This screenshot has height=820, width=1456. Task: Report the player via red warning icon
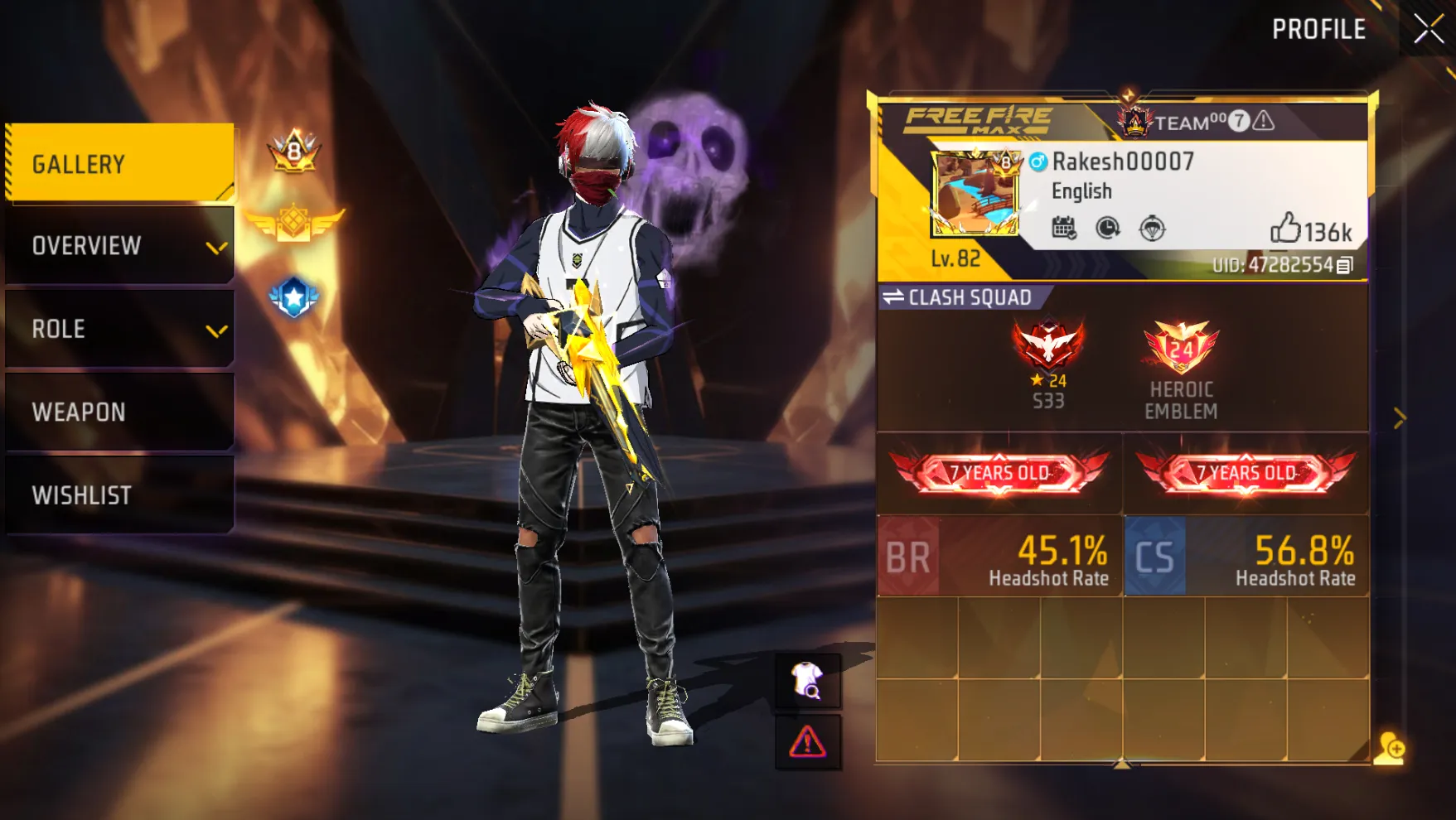pyautogui.click(x=807, y=742)
